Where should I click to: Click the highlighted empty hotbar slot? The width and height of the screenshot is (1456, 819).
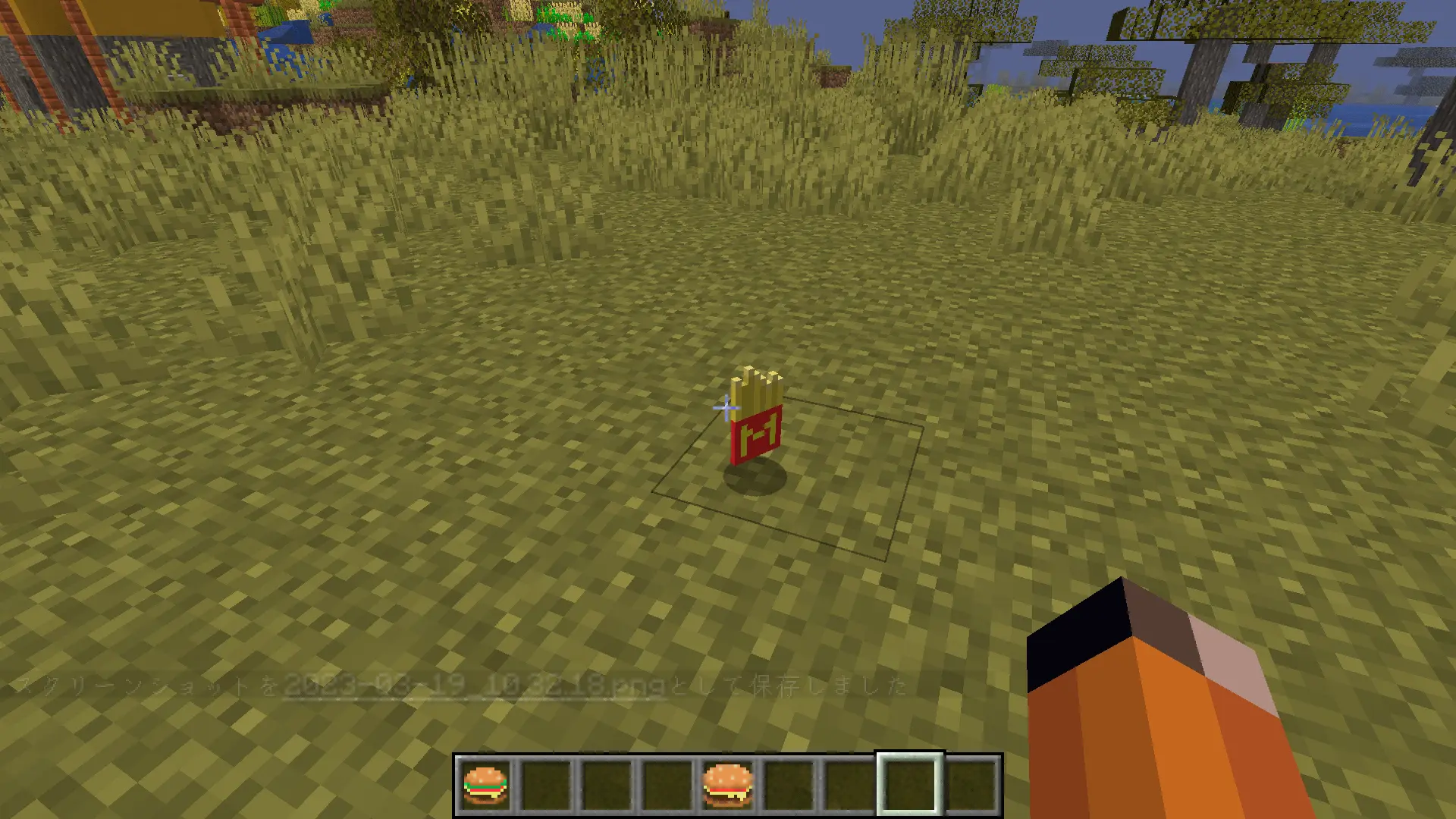tap(910, 785)
